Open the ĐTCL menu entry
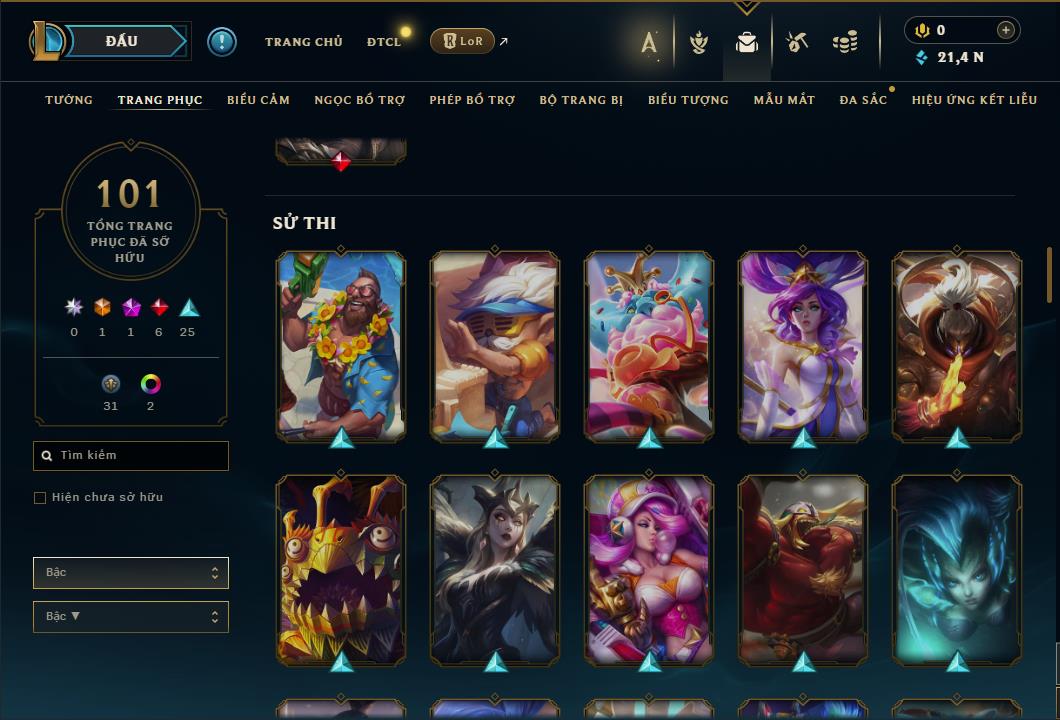1060x720 pixels. click(383, 42)
